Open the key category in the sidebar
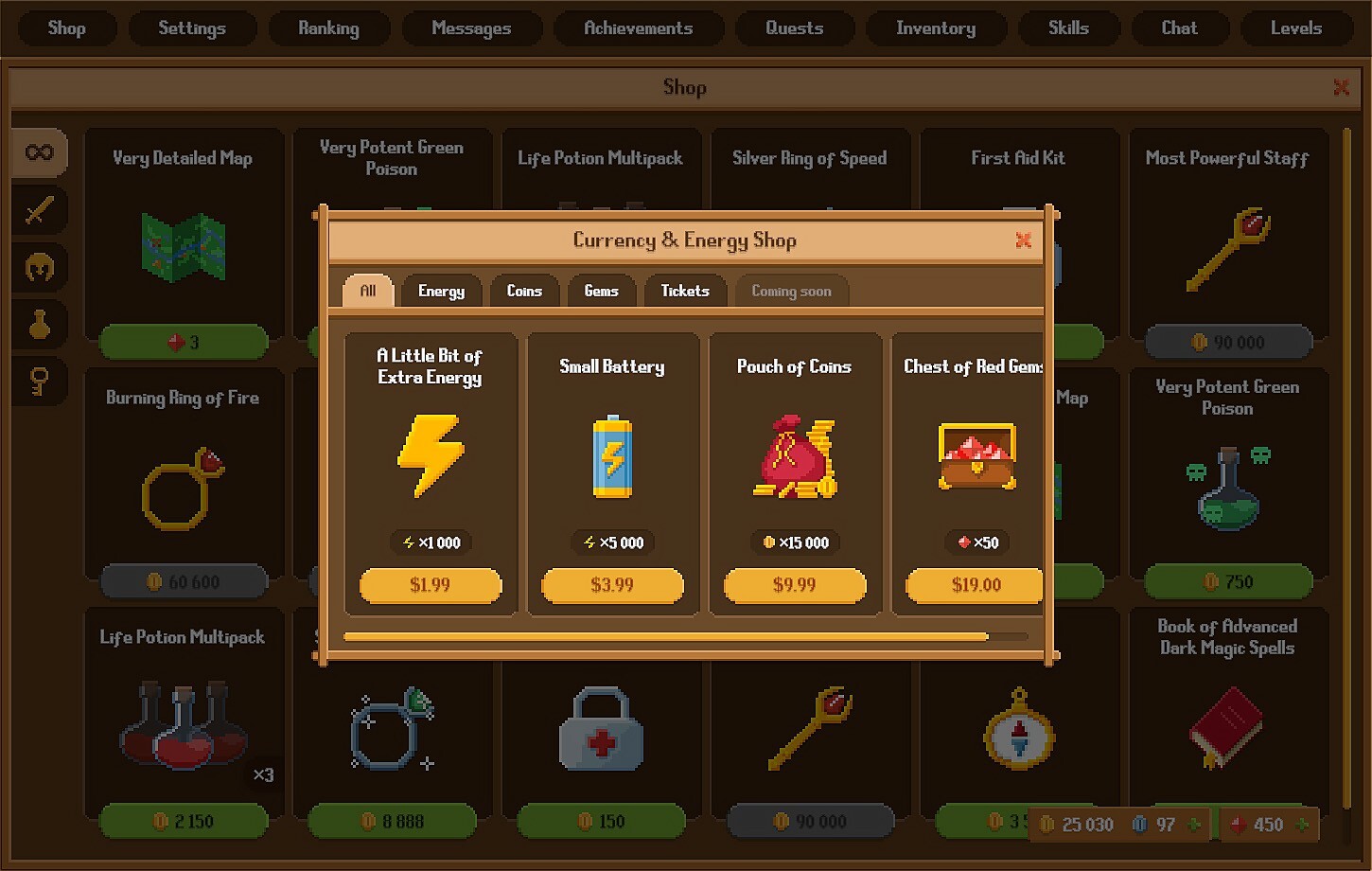1372x871 pixels. [38, 382]
